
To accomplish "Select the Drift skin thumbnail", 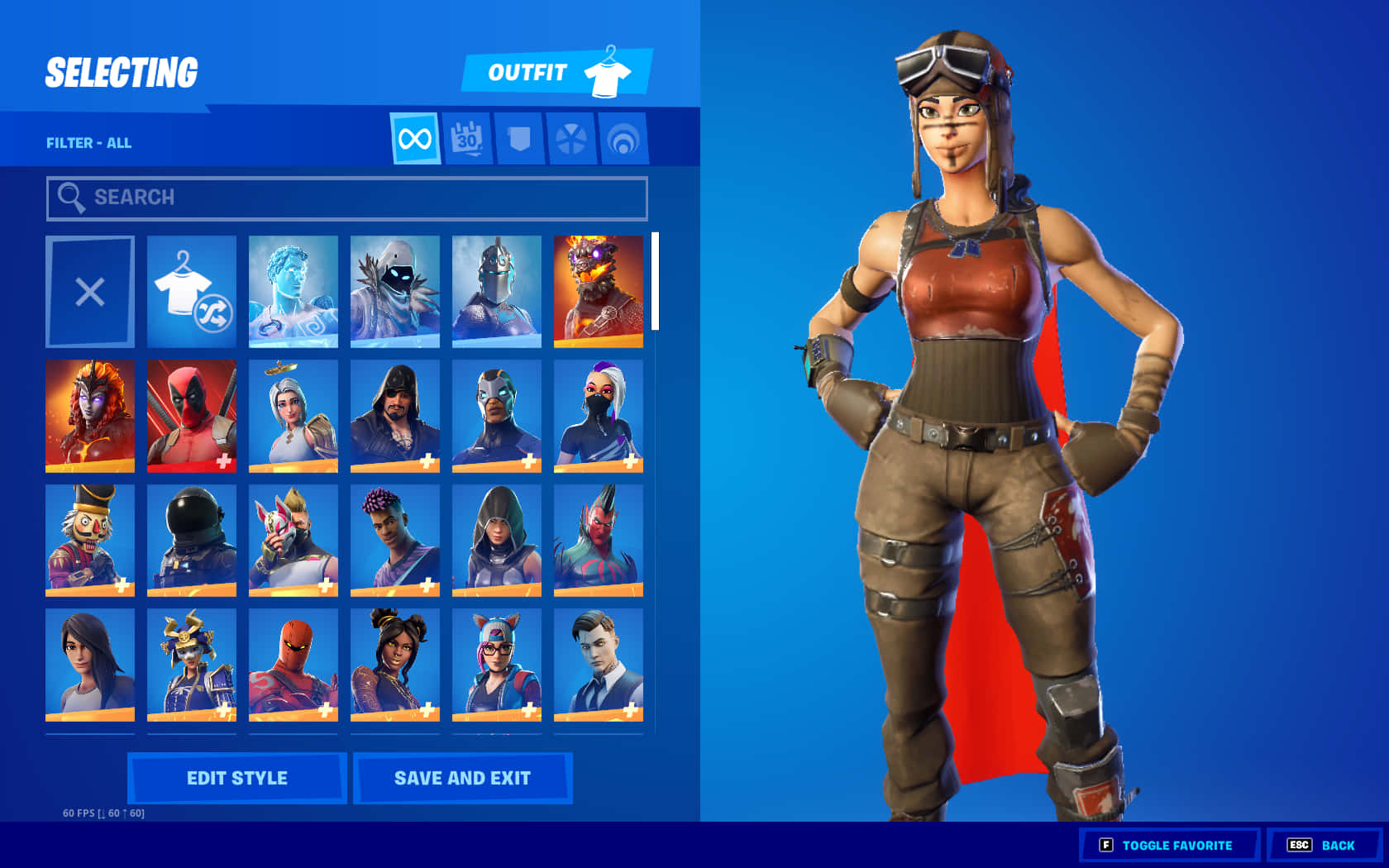I will click(293, 540).
